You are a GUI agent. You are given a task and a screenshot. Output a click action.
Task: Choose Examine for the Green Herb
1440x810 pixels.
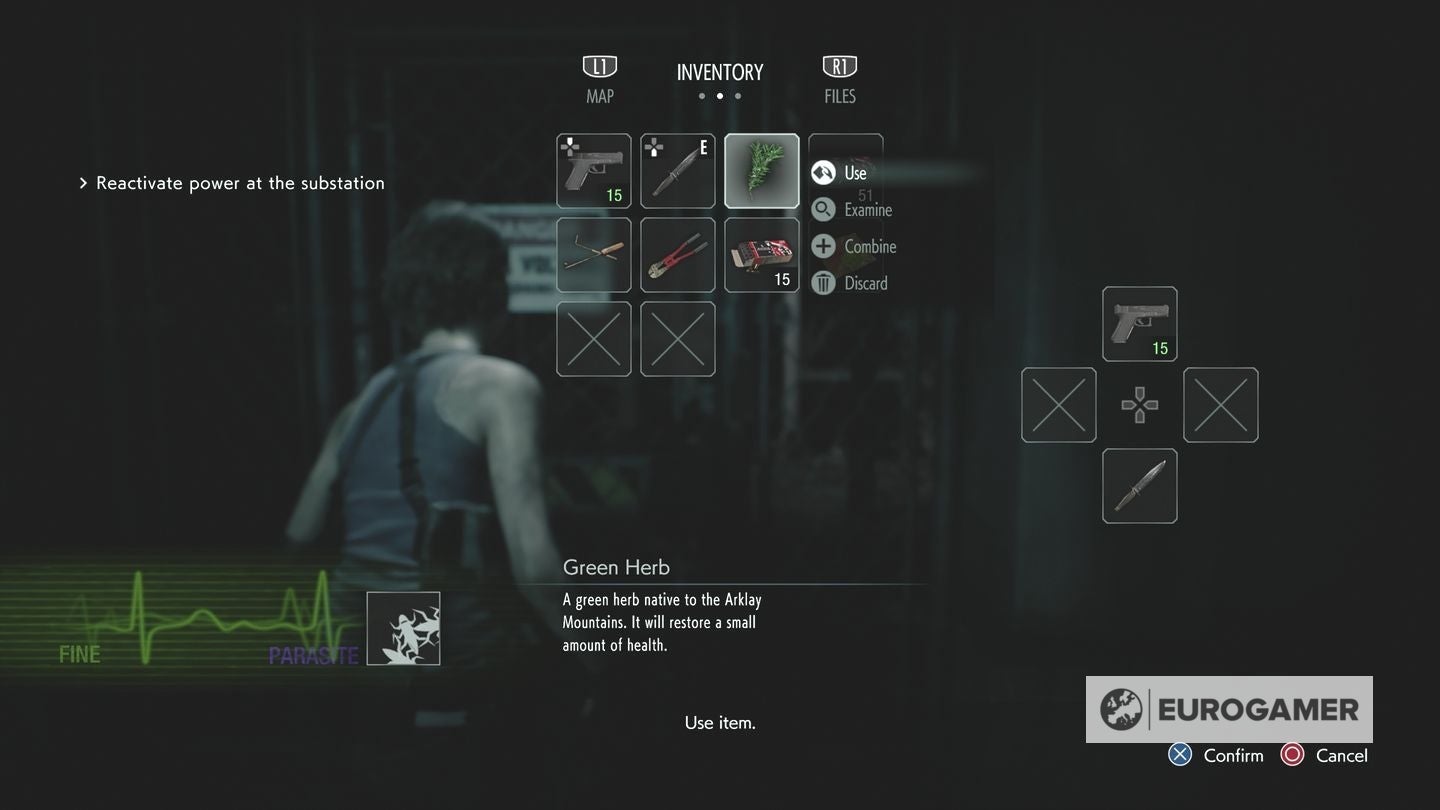860,209
